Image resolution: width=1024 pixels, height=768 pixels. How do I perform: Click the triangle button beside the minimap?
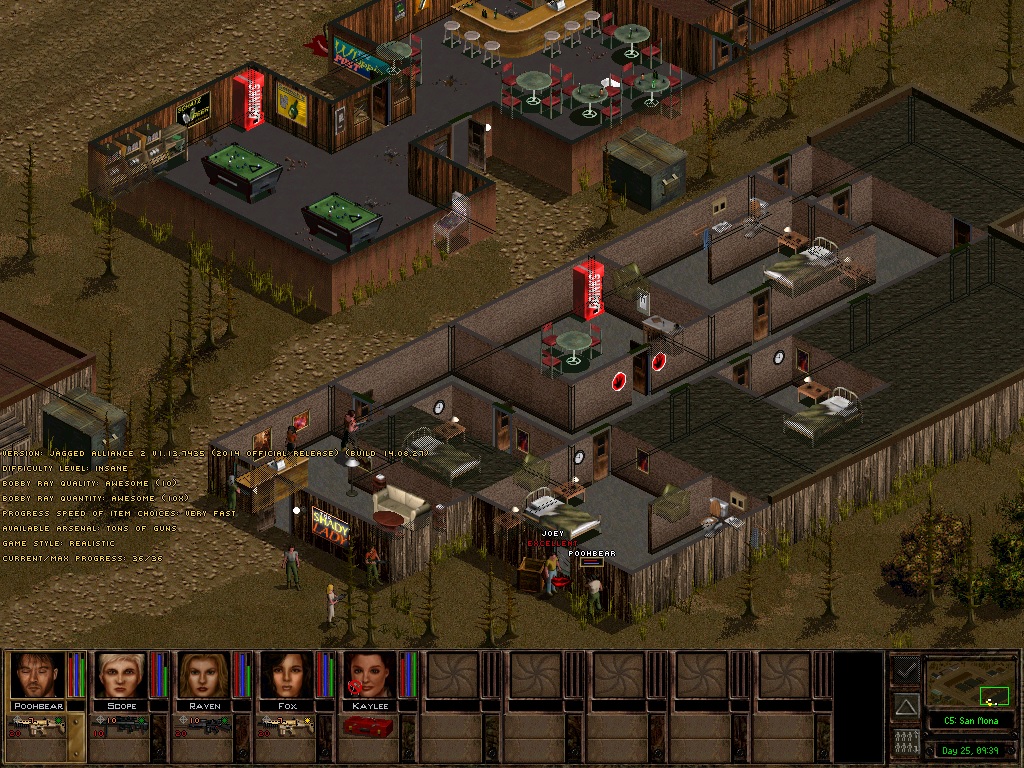point(905,706)
